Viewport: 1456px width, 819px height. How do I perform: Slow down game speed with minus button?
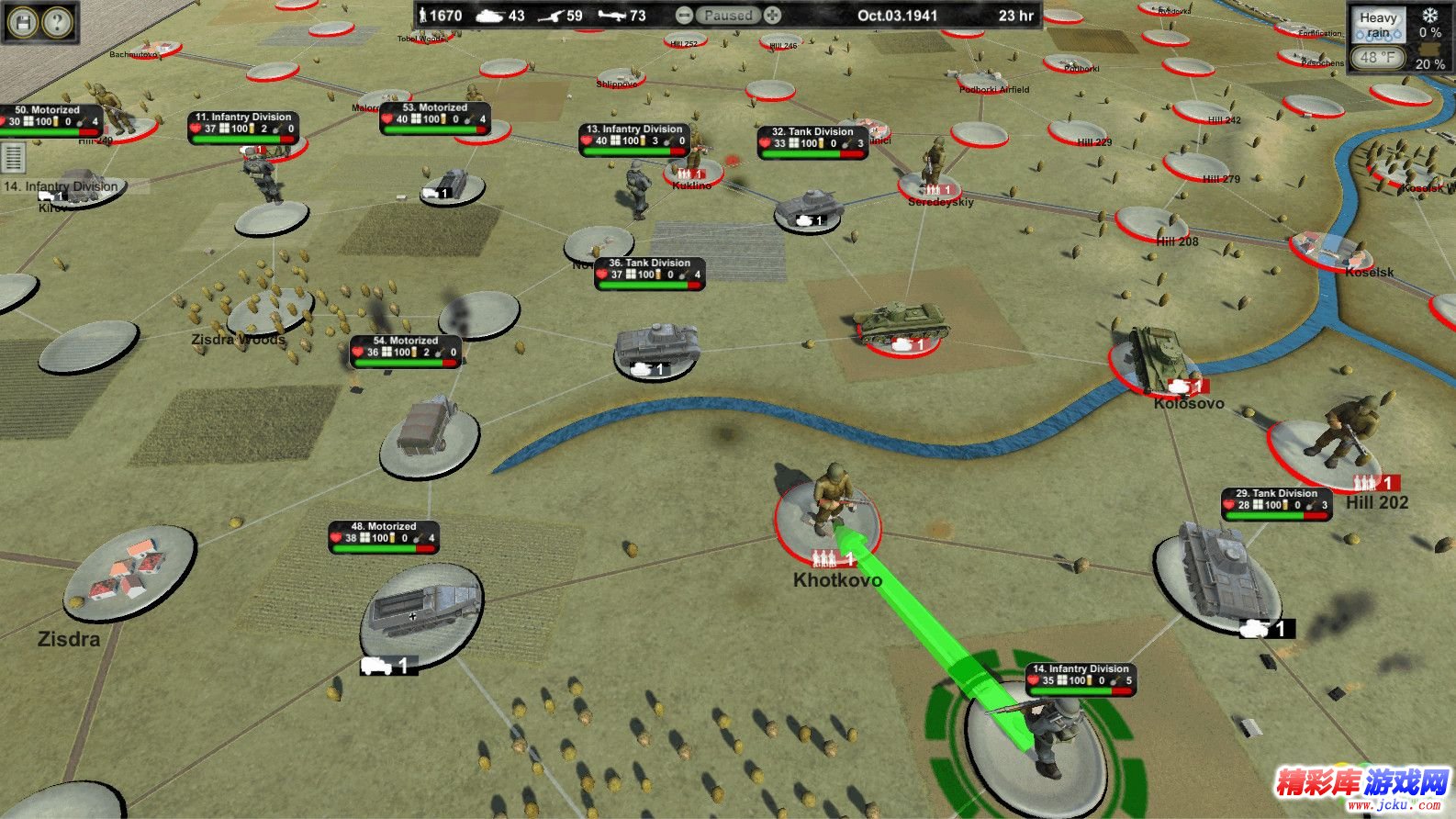683,16
